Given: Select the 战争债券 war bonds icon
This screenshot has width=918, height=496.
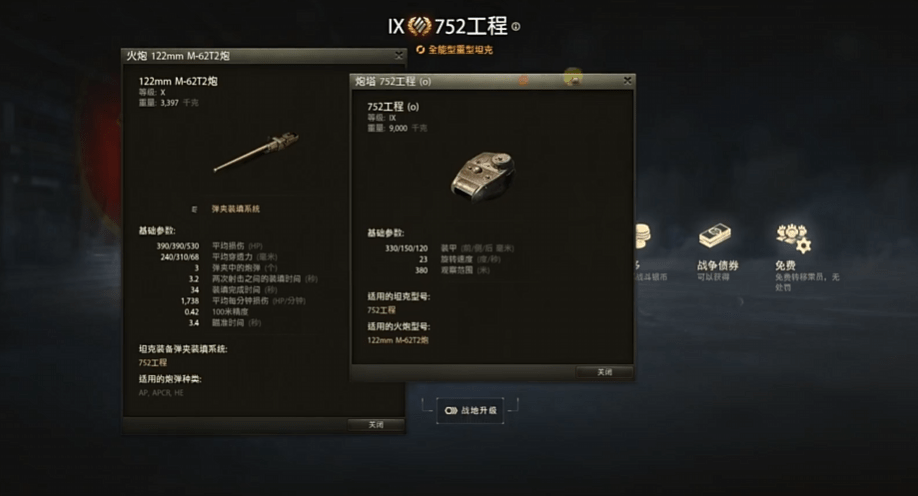Looking at the screenshot, I should 716,237.
